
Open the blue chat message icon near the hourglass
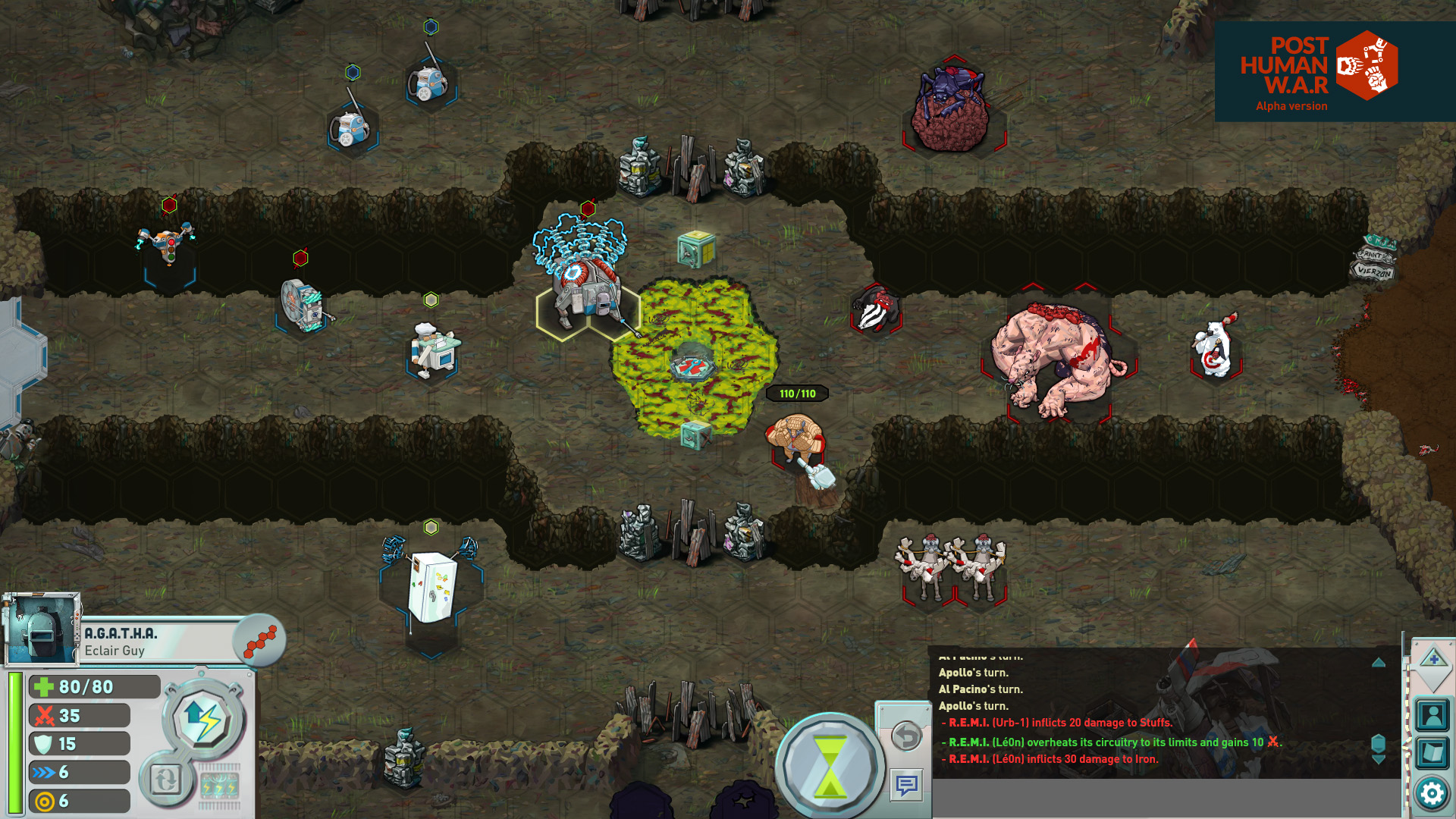(905, 783)
